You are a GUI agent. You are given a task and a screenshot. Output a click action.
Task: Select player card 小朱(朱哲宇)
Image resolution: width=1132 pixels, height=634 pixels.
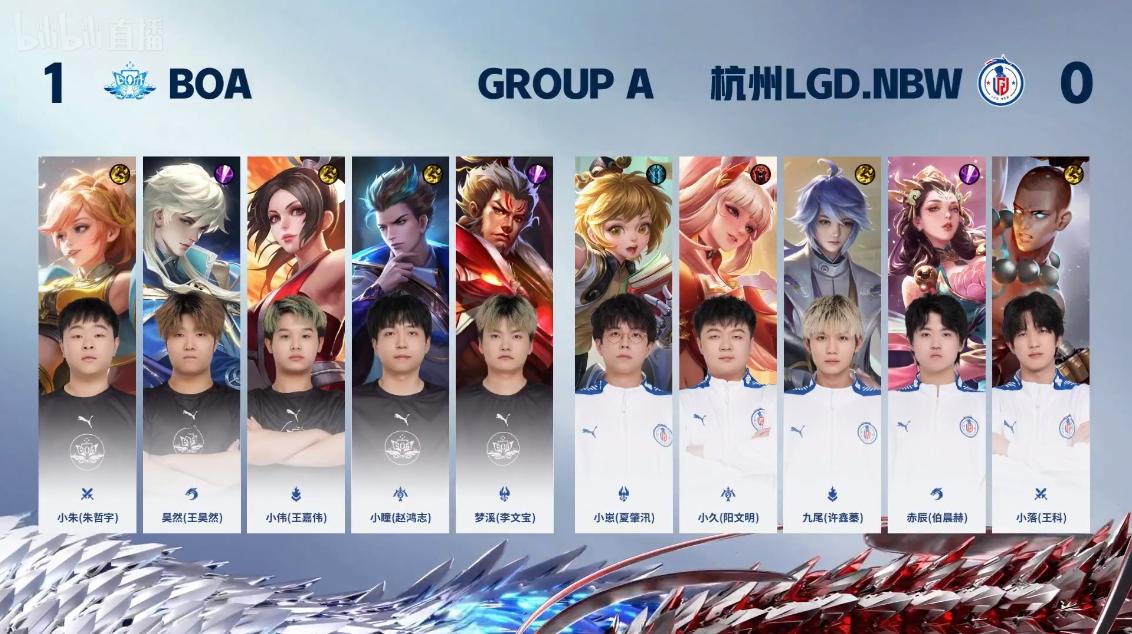coord(87,344)
